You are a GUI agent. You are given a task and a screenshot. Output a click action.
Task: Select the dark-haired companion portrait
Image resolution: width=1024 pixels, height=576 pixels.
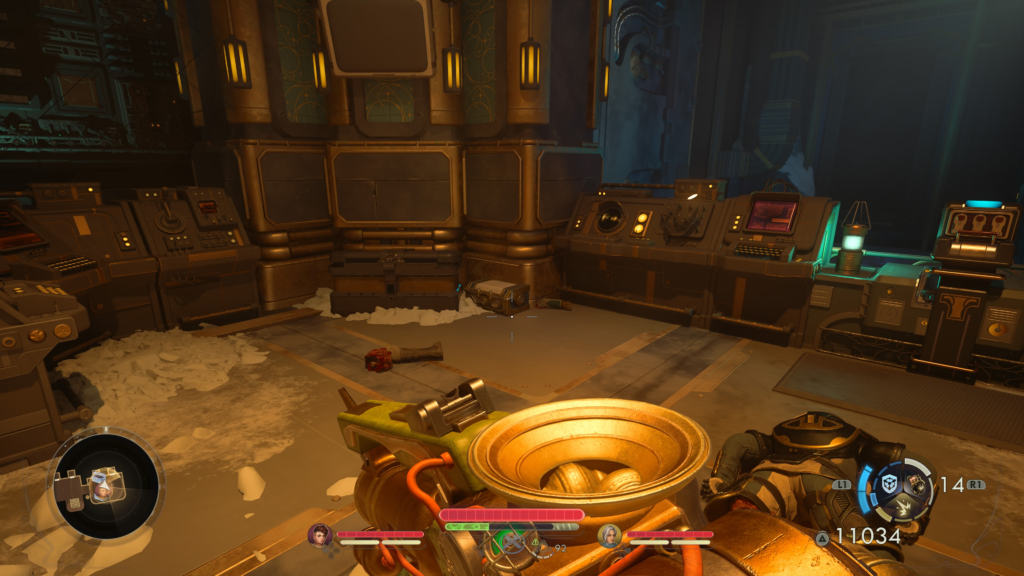(319, 535)
